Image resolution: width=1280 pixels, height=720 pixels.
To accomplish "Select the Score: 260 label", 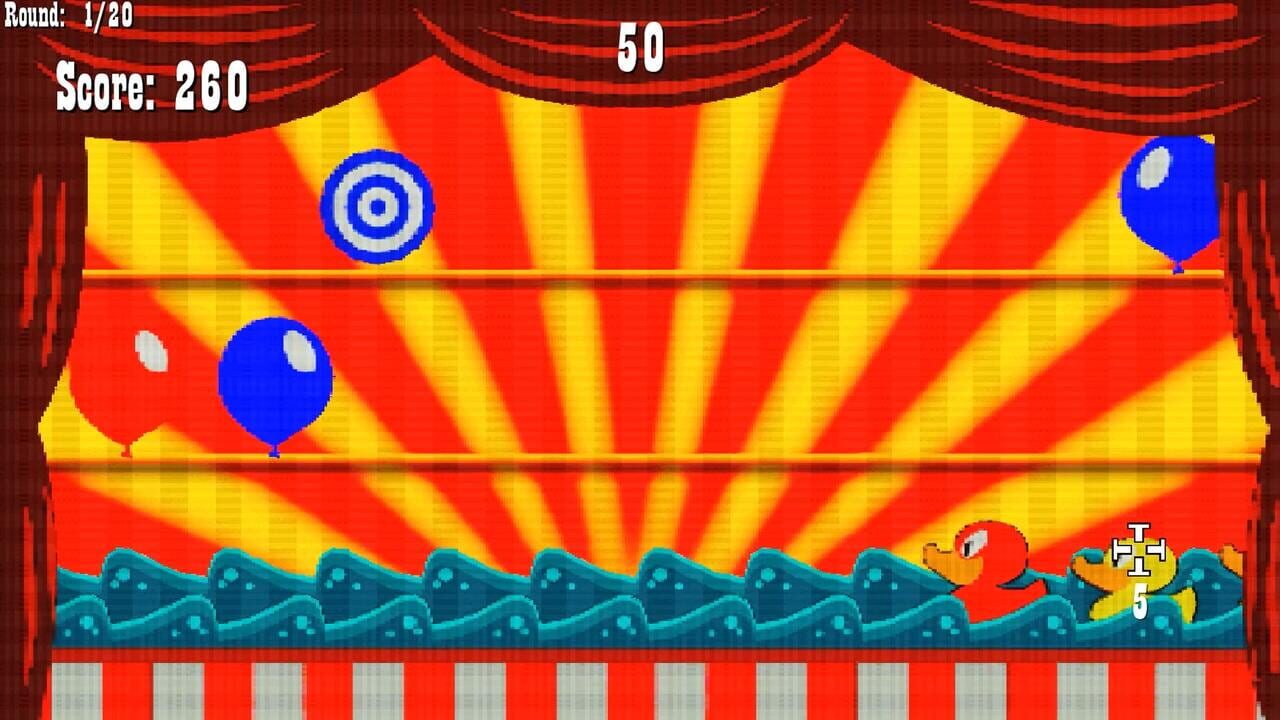I will coord(150,87).
